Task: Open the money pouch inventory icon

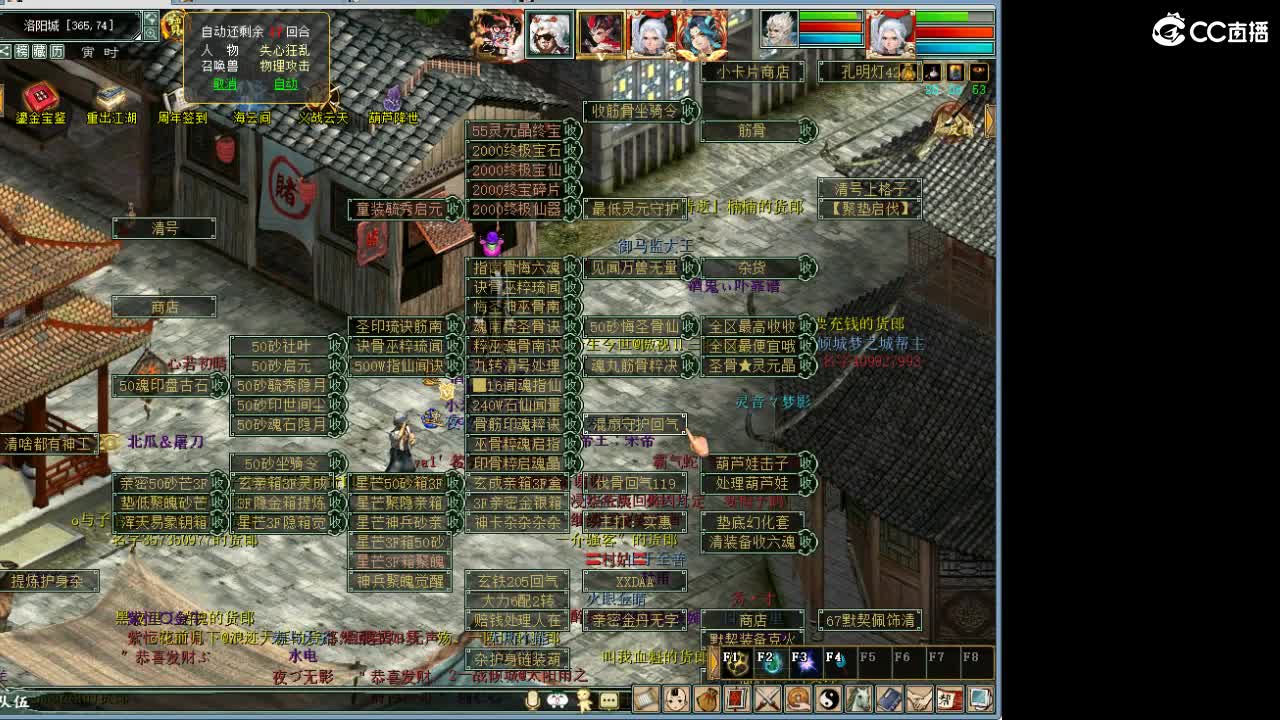Action: (x=708, y=700)
